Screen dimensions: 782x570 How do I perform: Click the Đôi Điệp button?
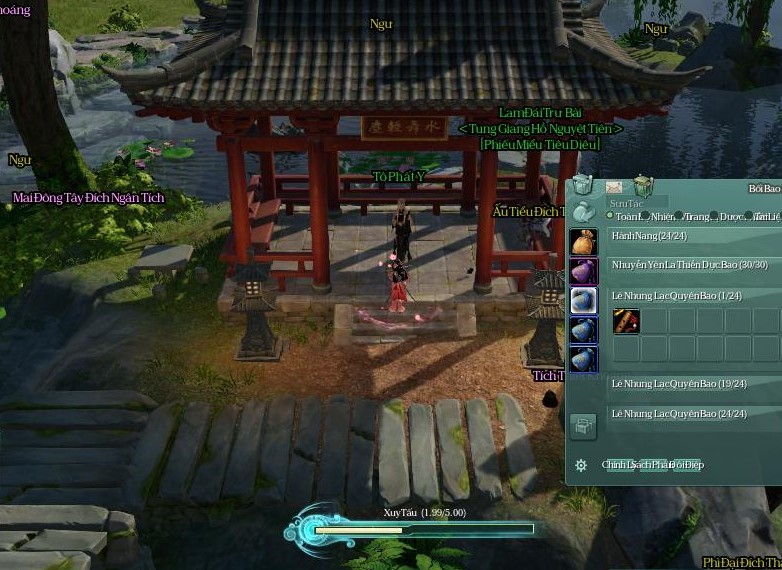pyautogui.click(x=687, y=465)
